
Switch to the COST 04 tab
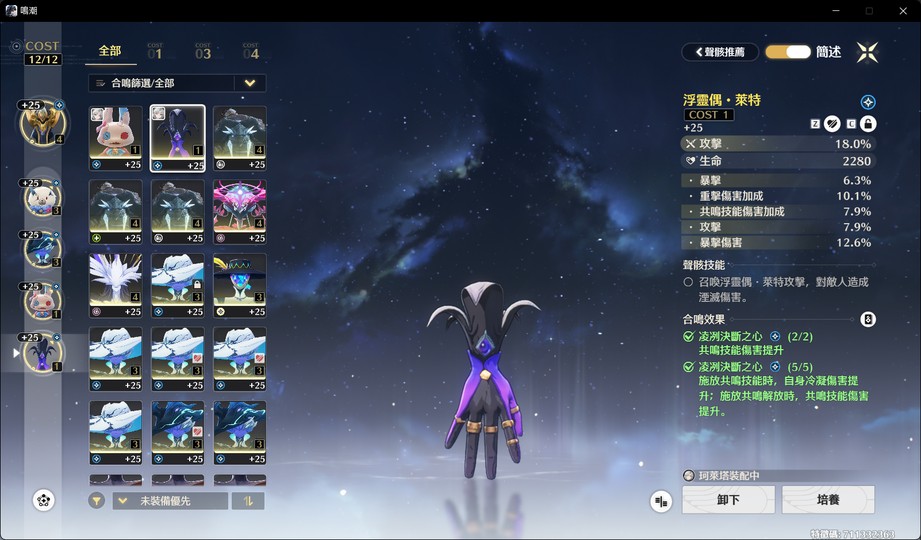pyautogui.click(x=250, y=51)
